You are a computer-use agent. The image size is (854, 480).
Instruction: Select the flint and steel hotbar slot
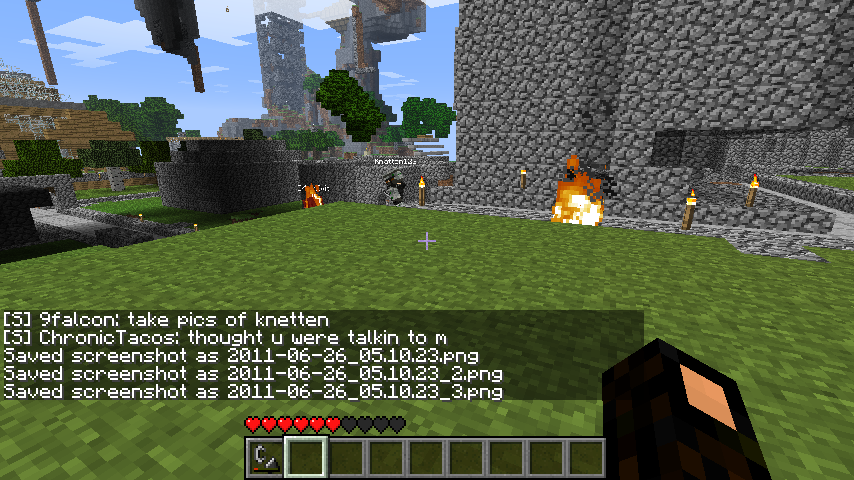click(265, 457)
